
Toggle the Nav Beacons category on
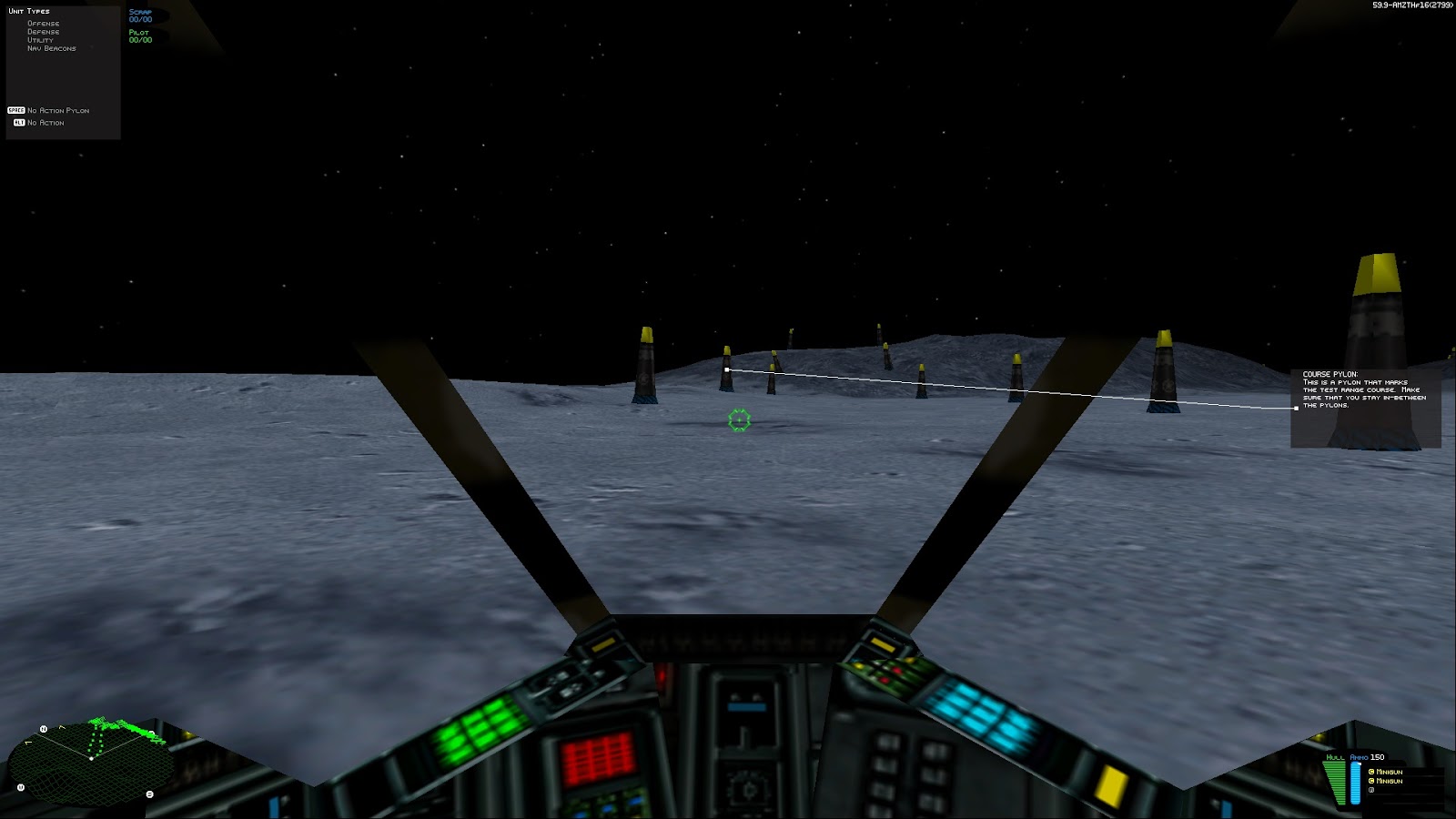click(x=51, y=47)
